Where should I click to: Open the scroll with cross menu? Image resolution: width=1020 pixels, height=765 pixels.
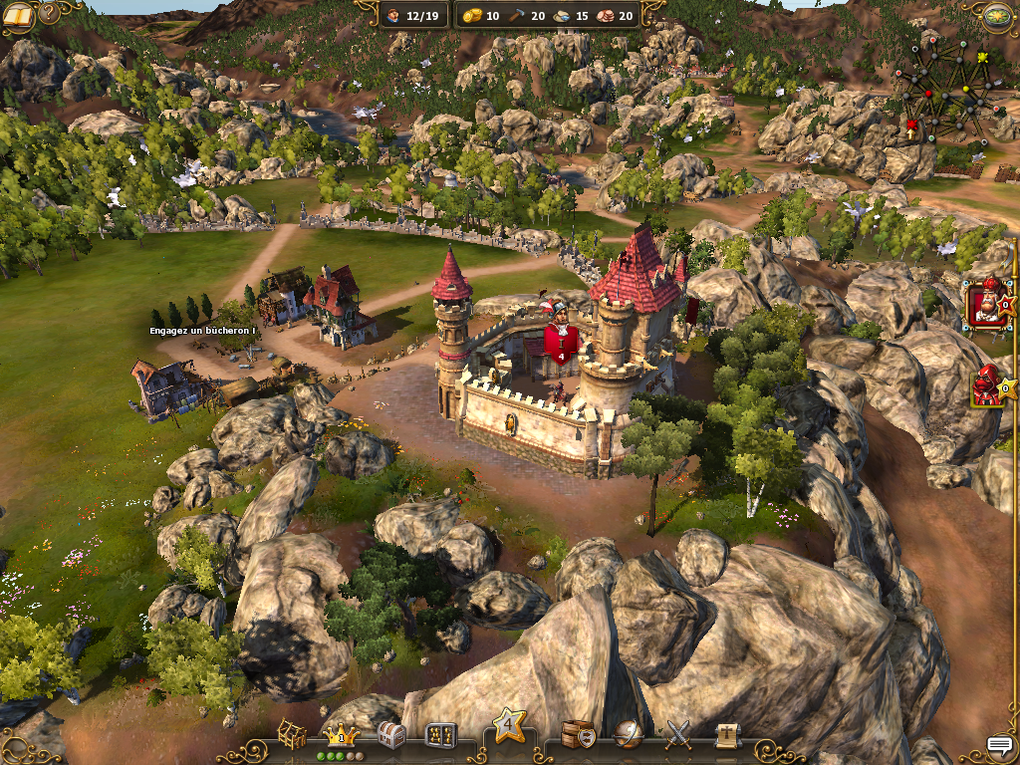(x=728, y=735)
